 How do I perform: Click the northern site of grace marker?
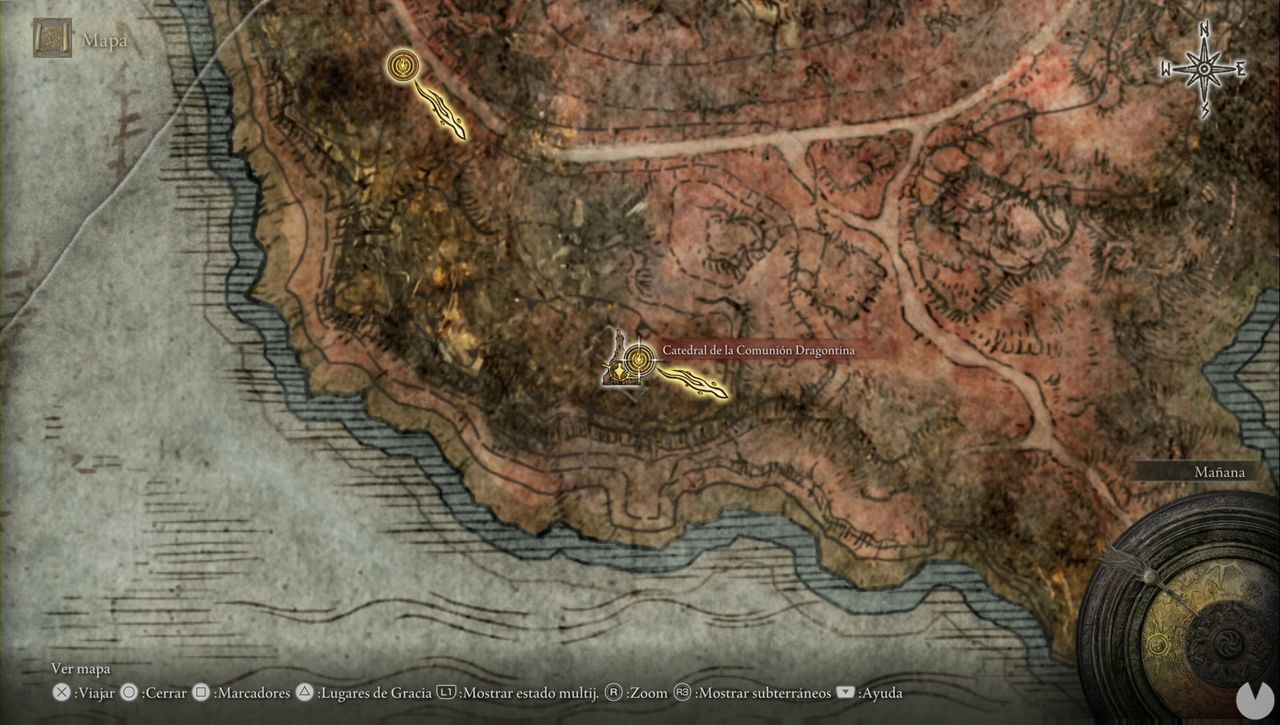point(404,66)
